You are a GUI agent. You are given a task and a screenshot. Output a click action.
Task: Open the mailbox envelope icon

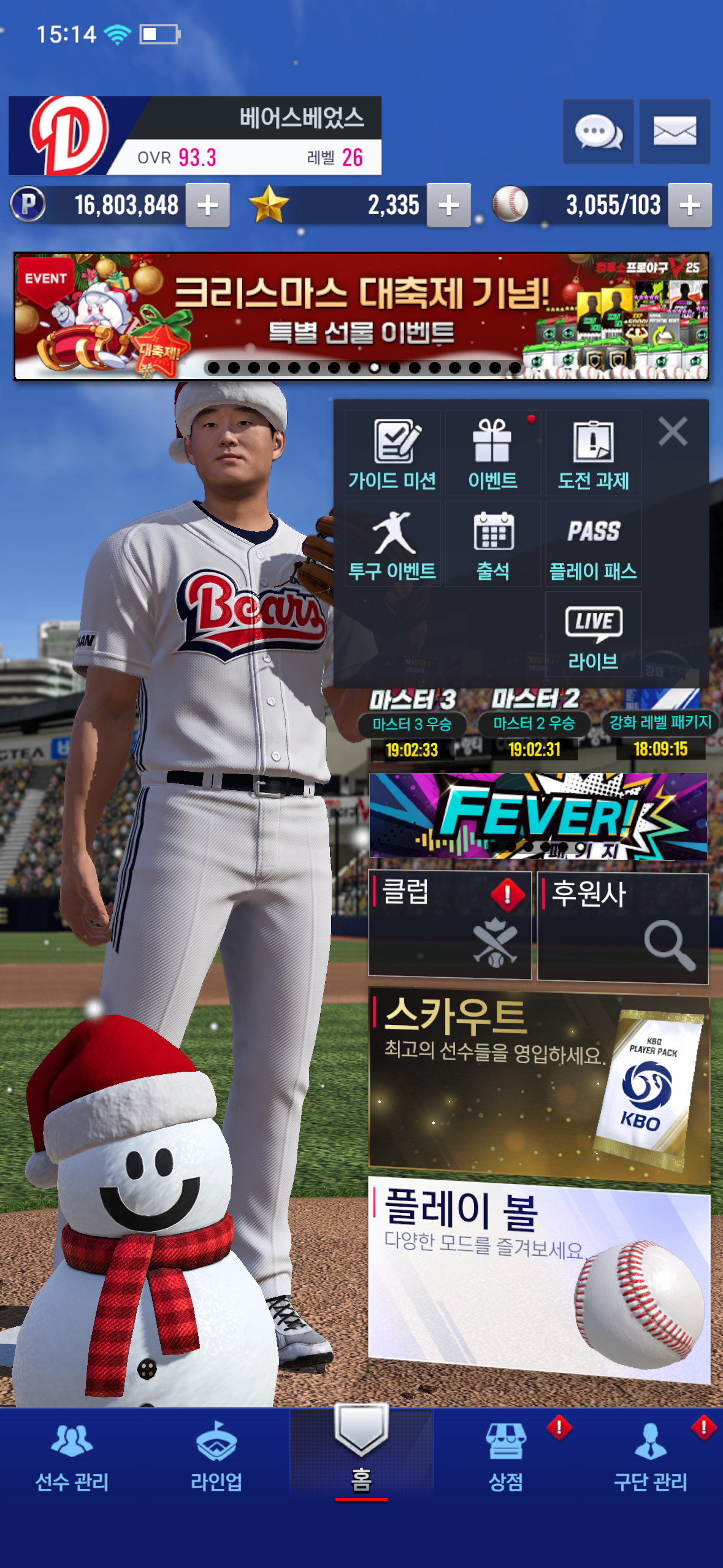pos(675,131)
